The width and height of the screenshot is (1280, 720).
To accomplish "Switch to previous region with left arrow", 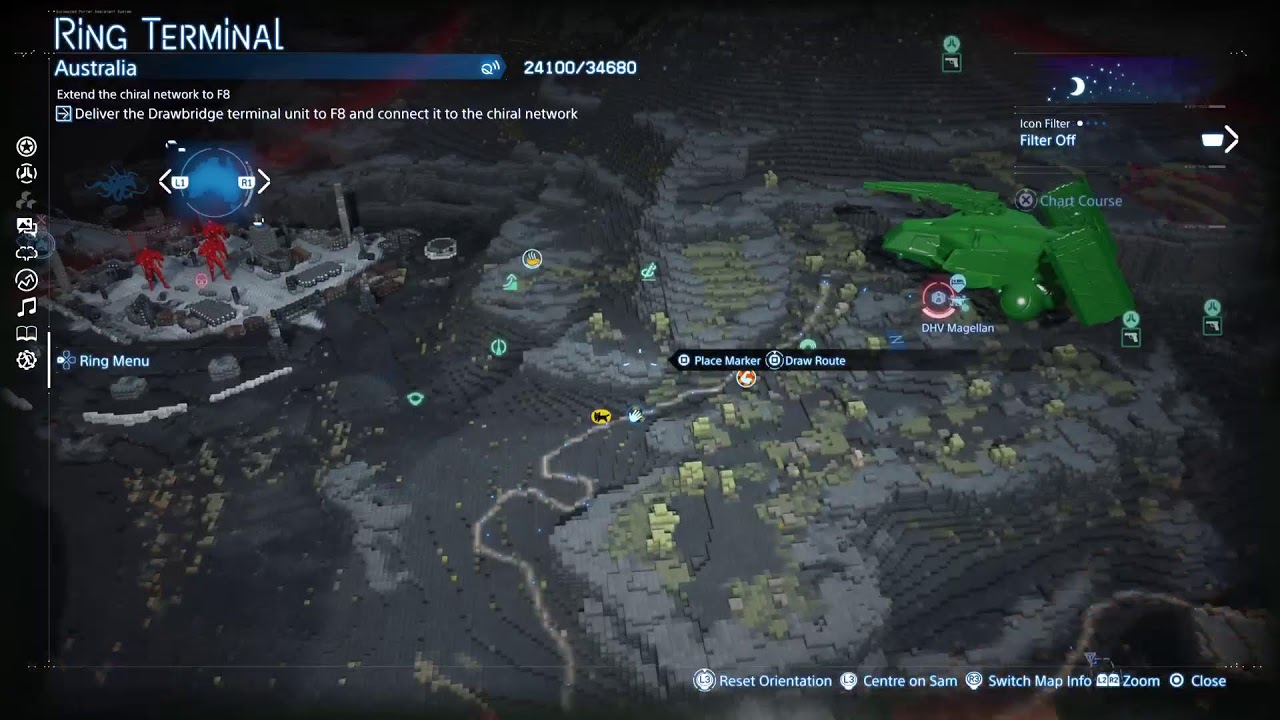I will (x=165, y=182).
